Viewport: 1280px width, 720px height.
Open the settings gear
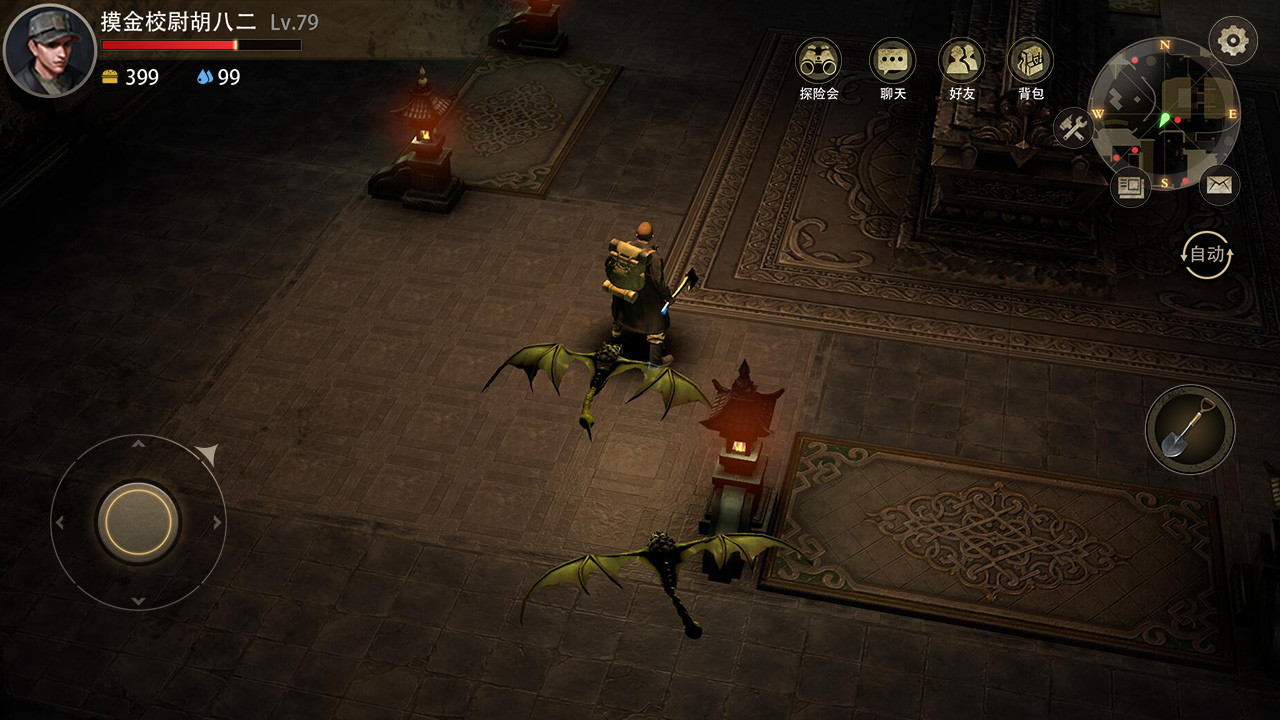point(1233,42)
